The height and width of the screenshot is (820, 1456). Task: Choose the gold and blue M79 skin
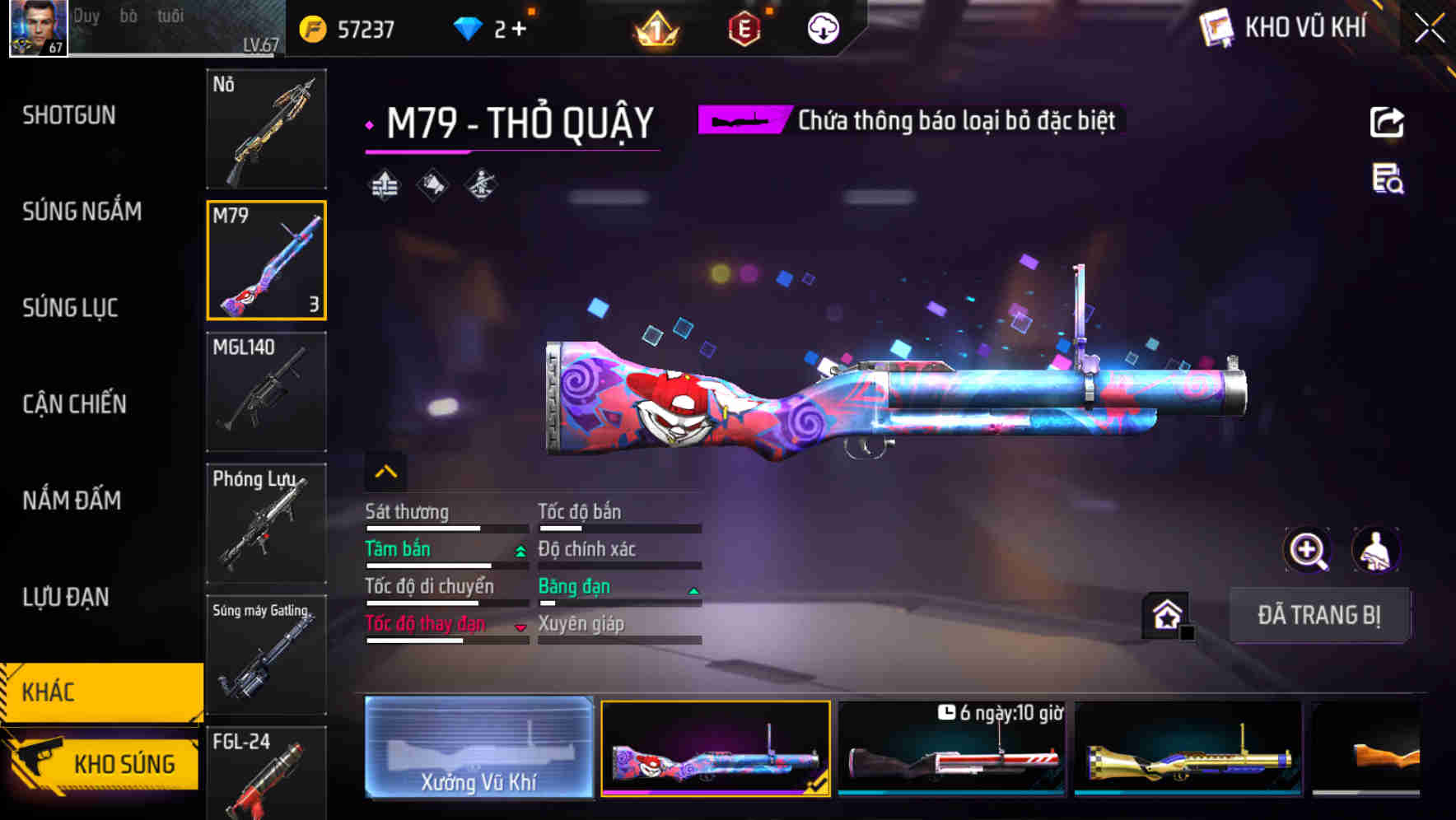coord(1188,748)
